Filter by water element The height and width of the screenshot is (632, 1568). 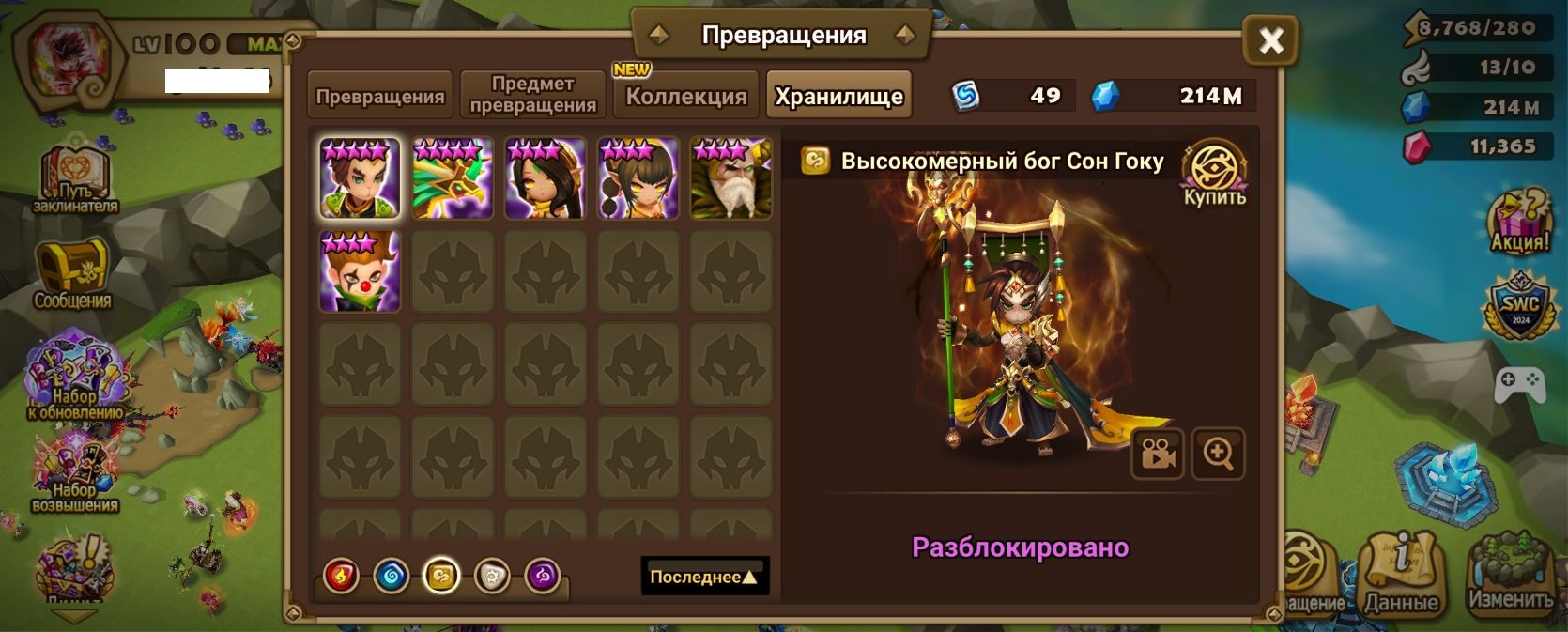(x=392, y=576)
